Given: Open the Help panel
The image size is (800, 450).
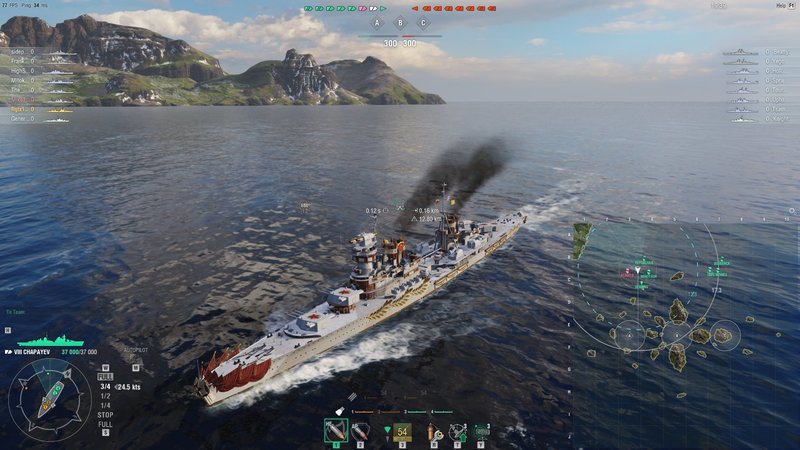Looking at the screenshot, I should (x=782, y=6).
